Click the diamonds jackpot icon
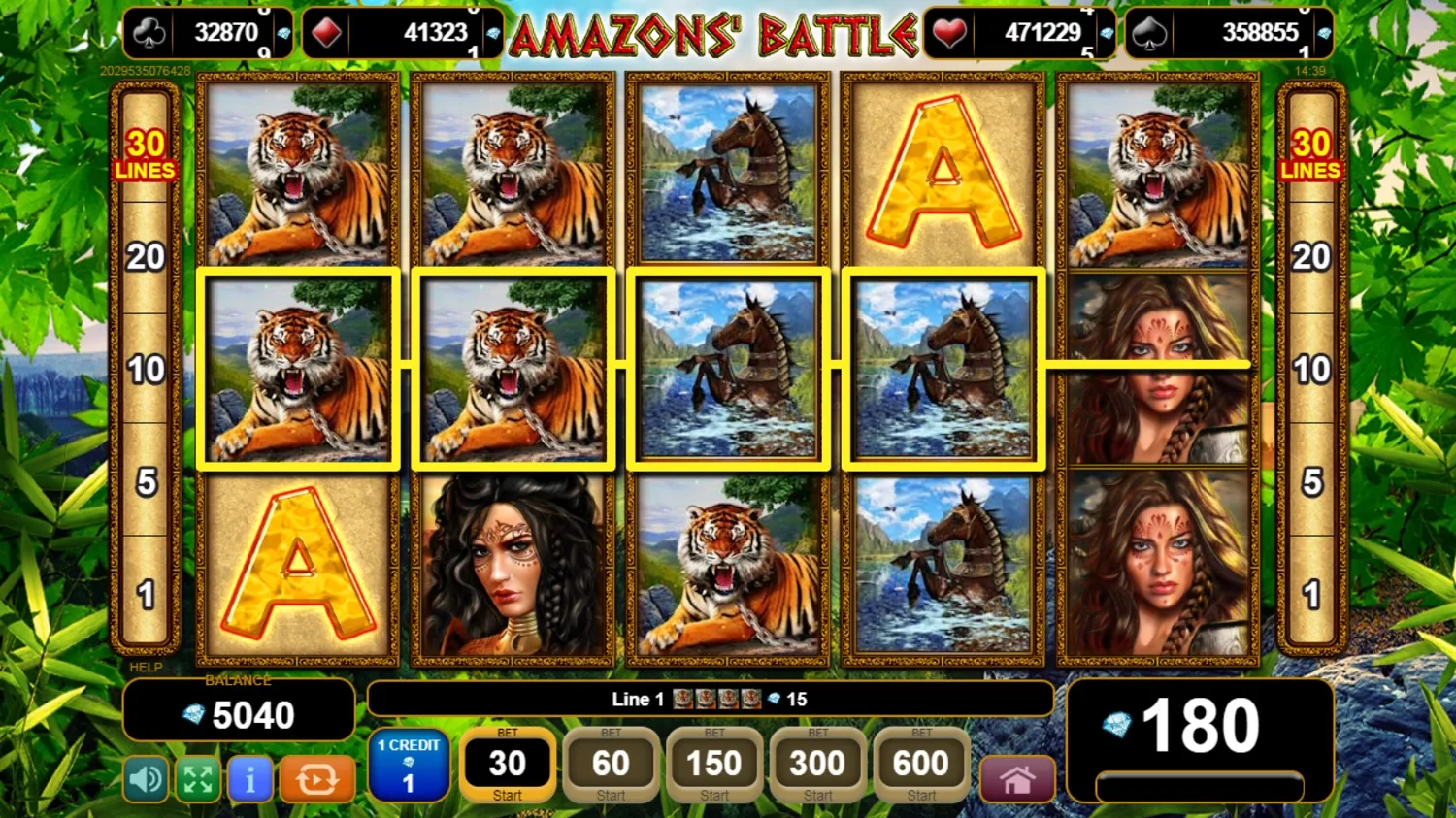 click(x=324, y=32)
